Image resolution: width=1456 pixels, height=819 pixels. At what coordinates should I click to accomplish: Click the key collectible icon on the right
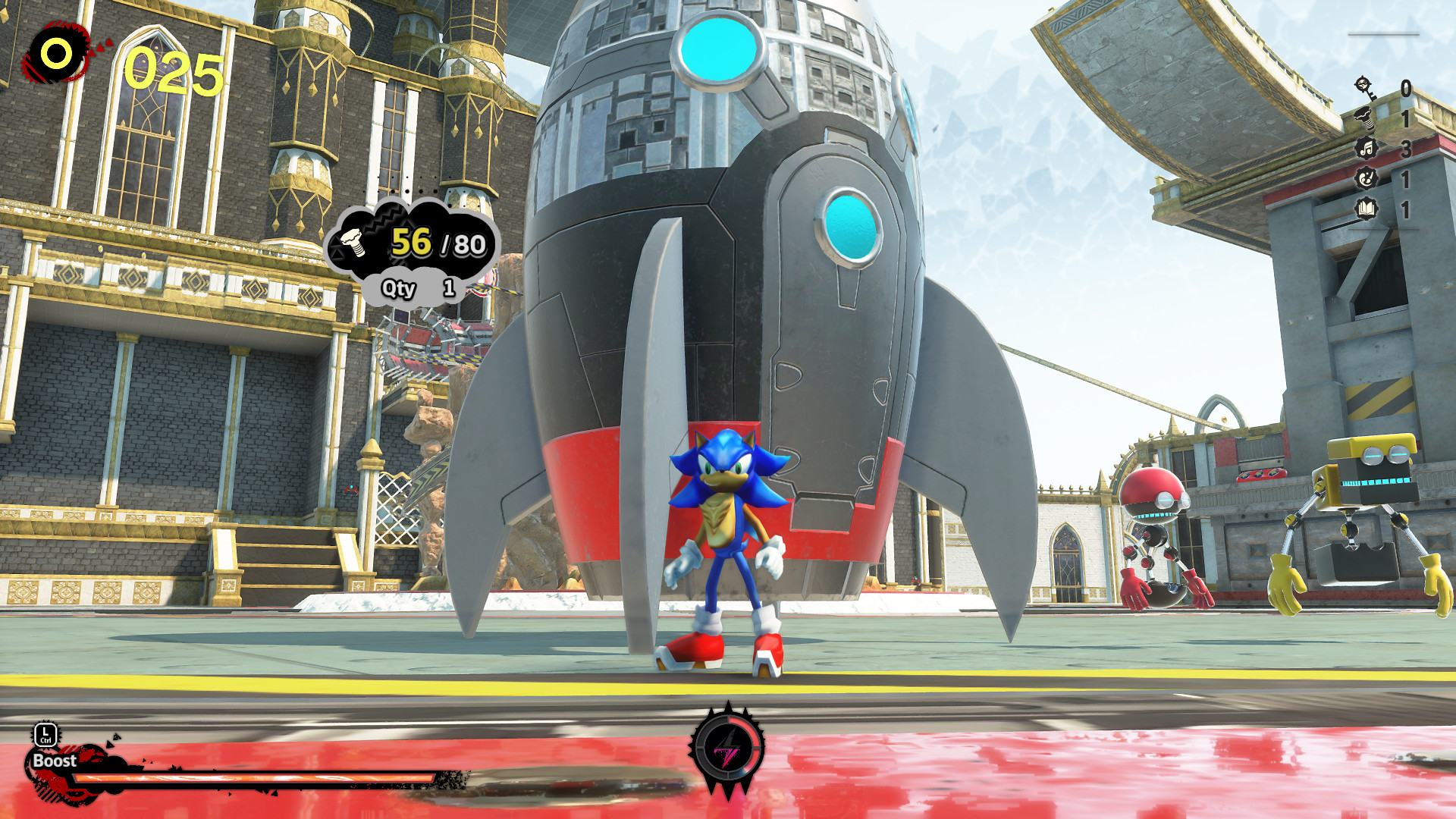tap(1365, 88)
